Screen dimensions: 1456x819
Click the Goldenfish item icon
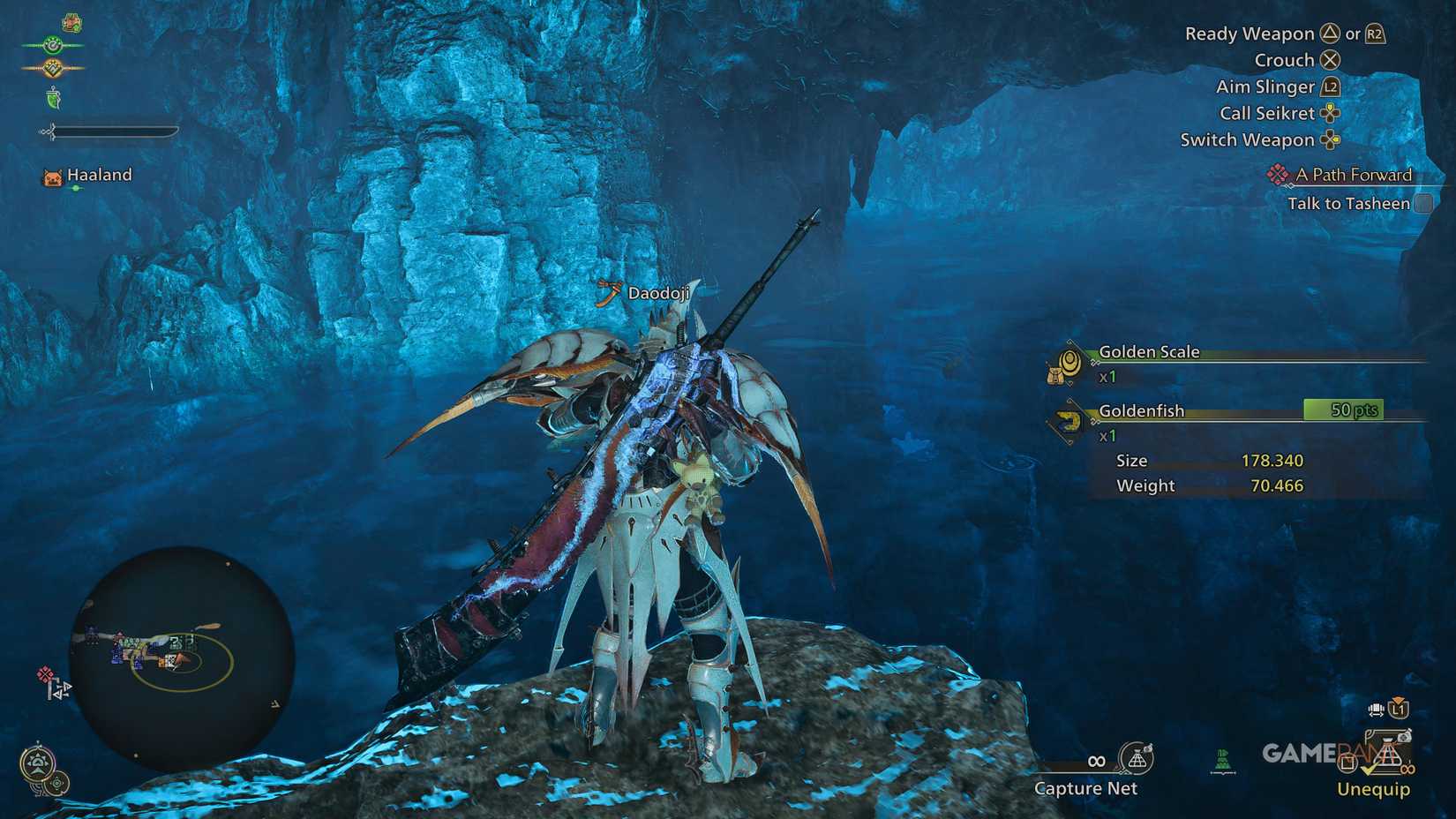click(x=1070, y=422)
